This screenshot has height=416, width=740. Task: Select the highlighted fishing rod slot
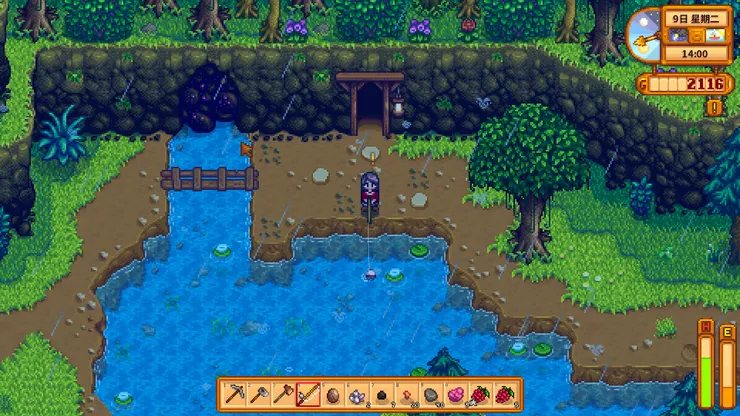tap(308, 394)
